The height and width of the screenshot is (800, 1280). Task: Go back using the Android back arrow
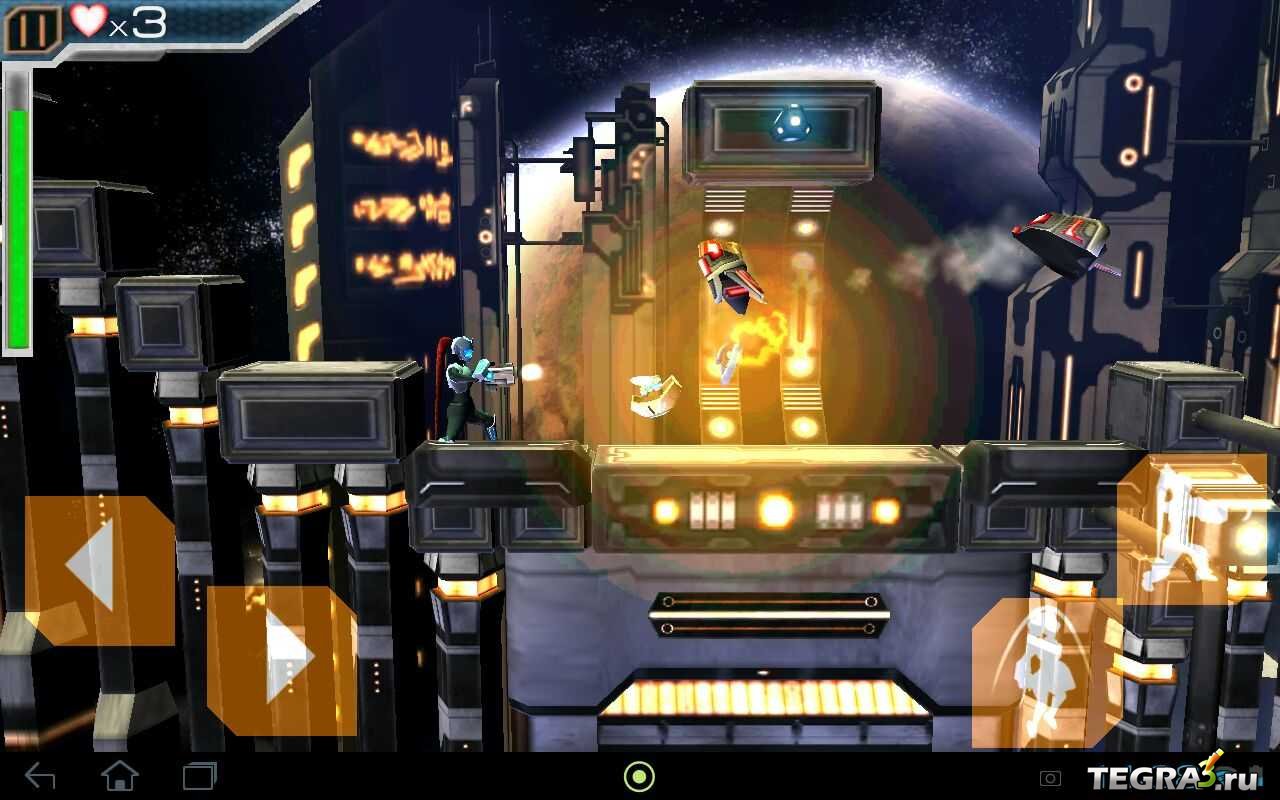click(40, 776)
